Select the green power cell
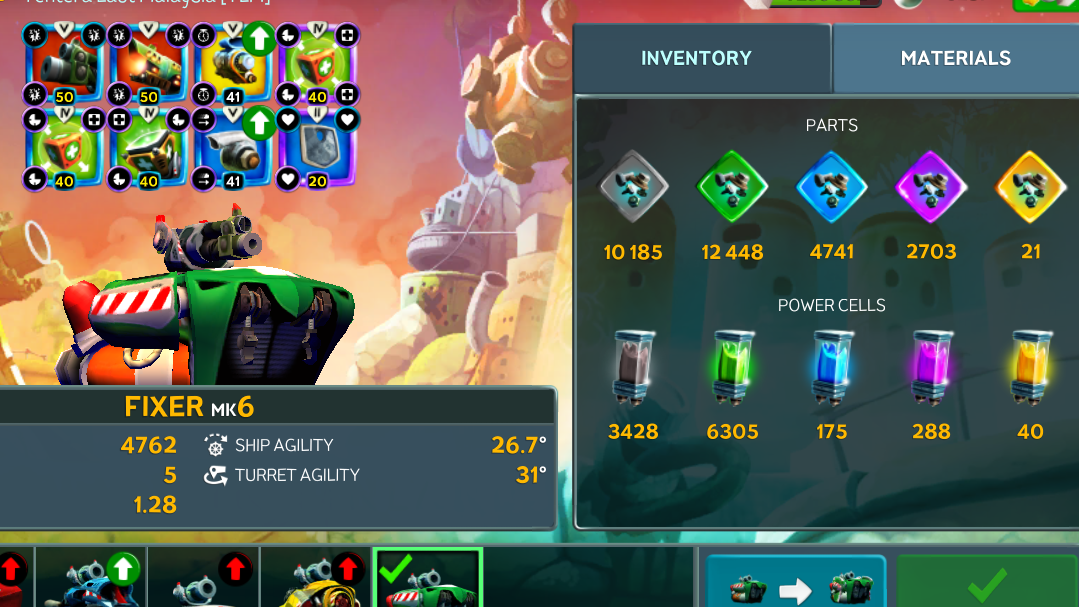1079x607 pixels. [x=732, y=370]
